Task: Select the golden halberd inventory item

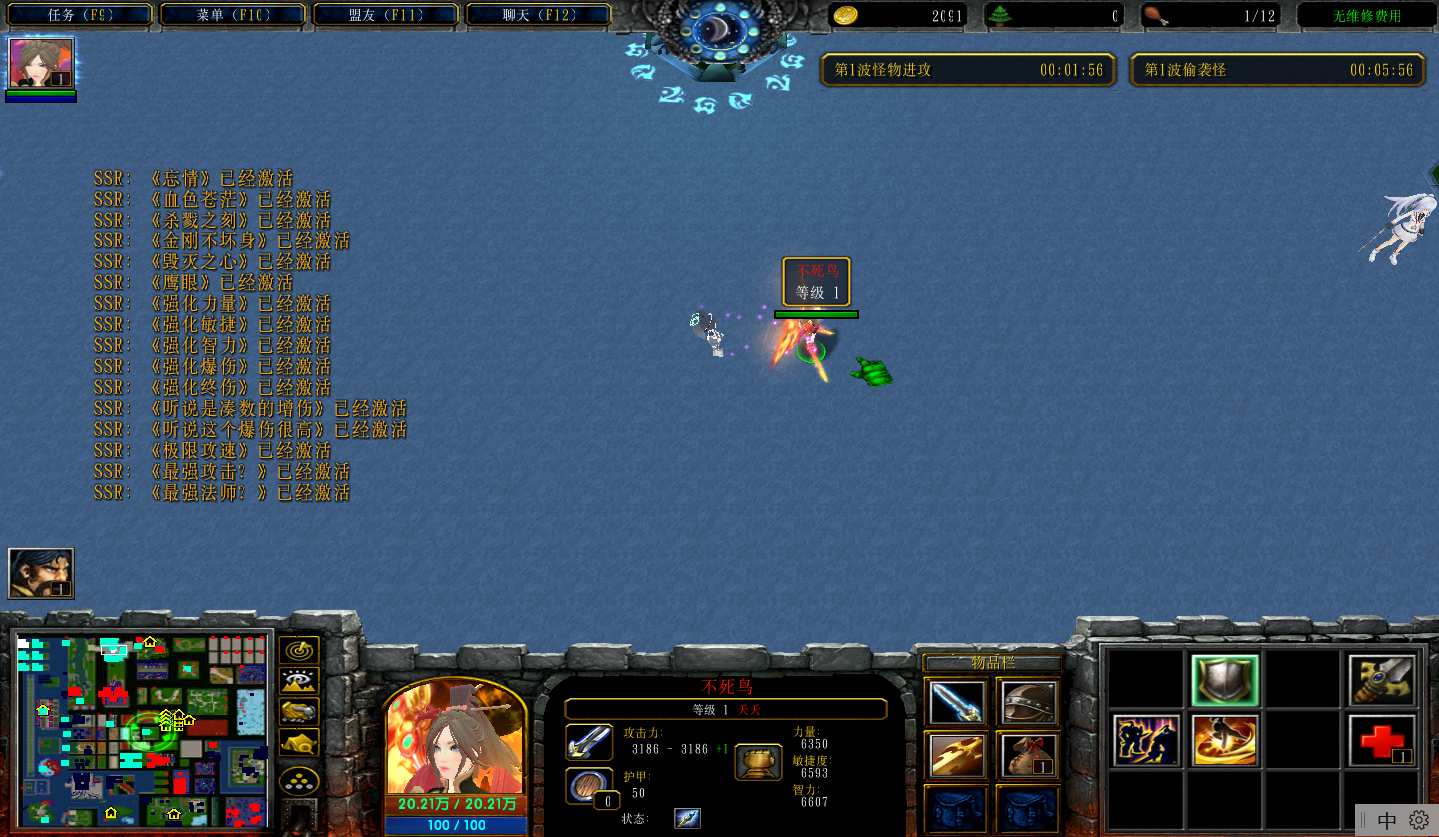Action: click(x=956, y=756)
